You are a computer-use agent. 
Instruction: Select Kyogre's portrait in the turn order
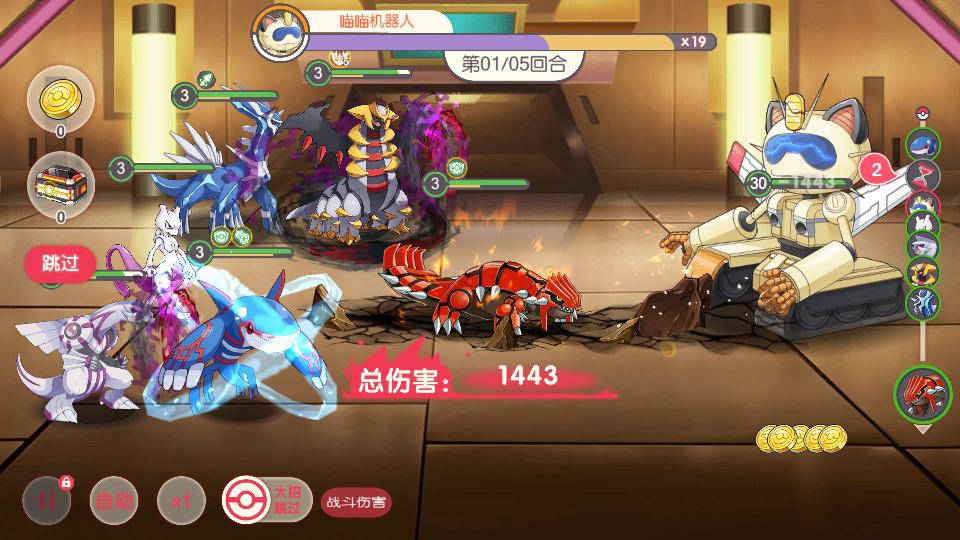coord(922,143)
